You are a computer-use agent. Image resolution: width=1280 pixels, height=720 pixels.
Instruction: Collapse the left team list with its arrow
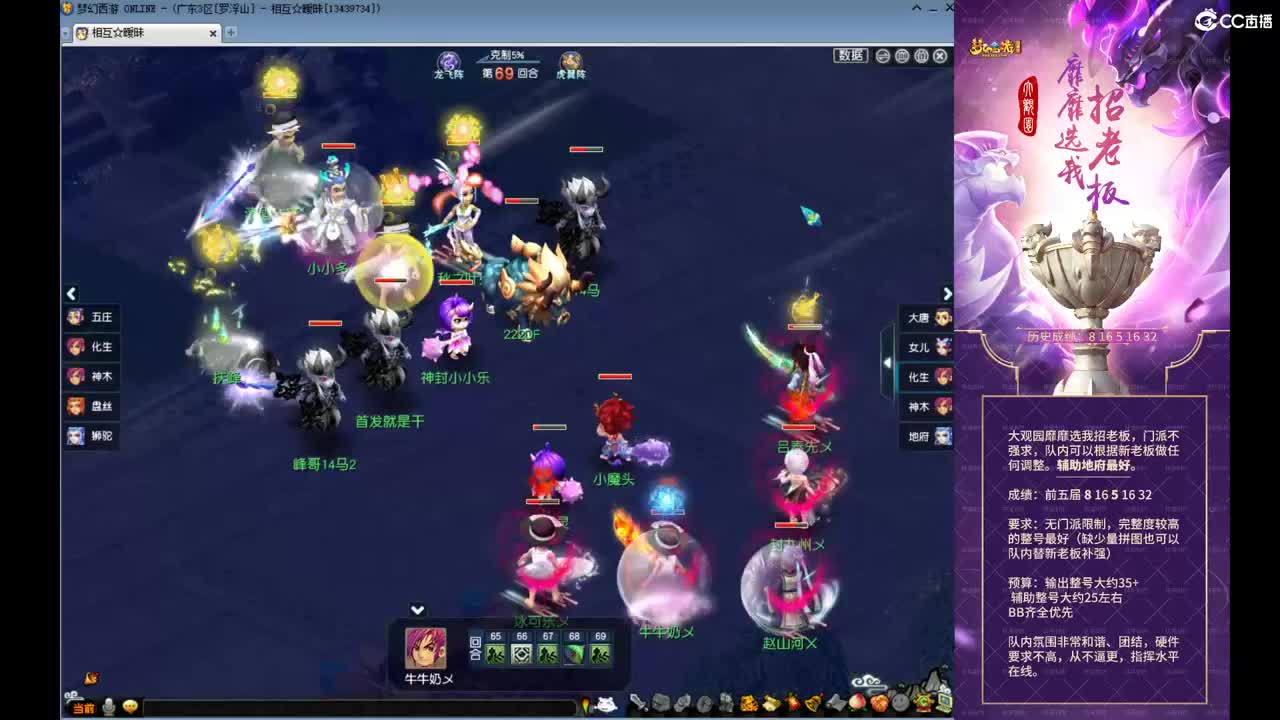70,293
